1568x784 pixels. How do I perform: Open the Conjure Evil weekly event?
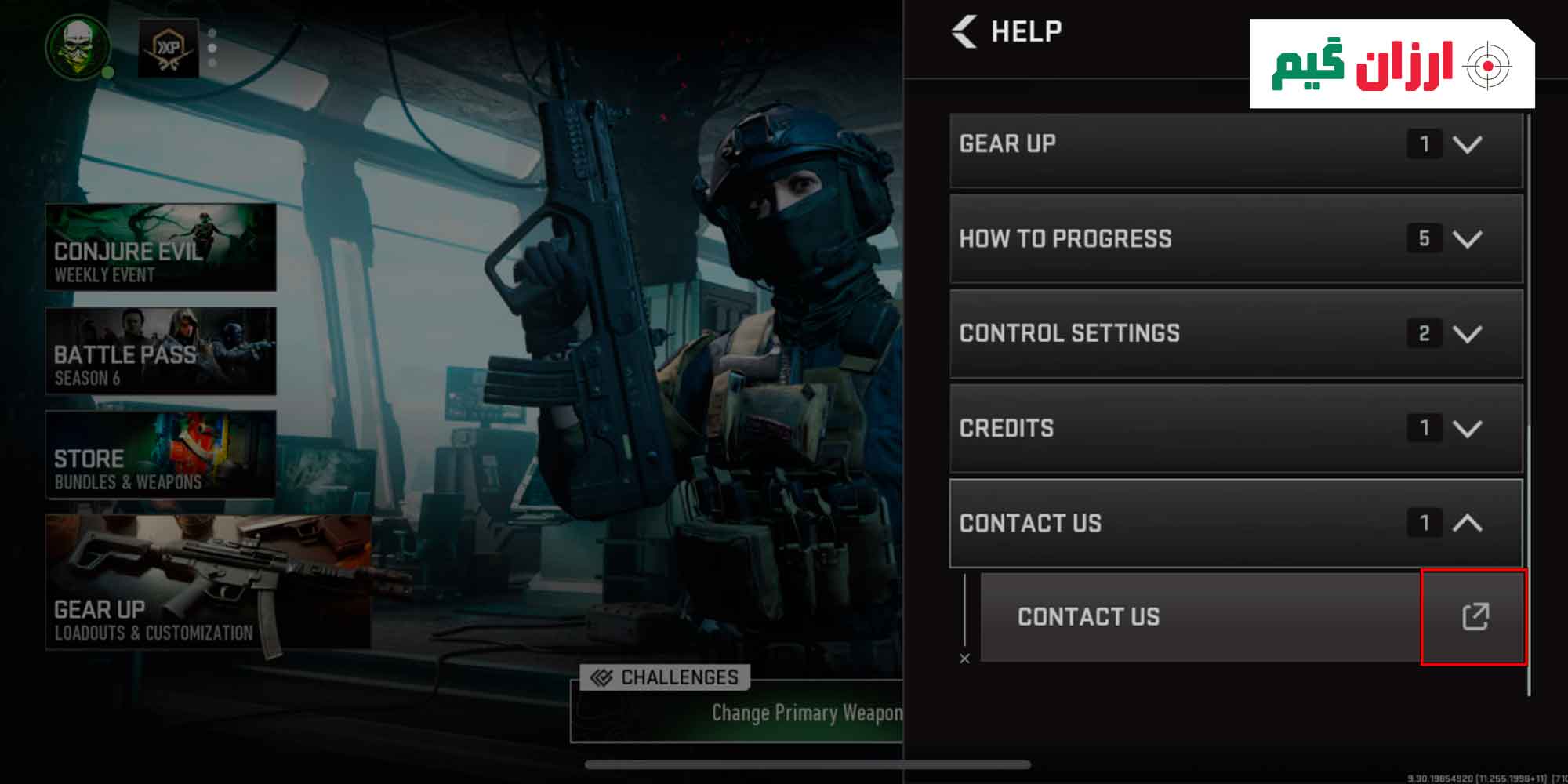tap(161, 247)
